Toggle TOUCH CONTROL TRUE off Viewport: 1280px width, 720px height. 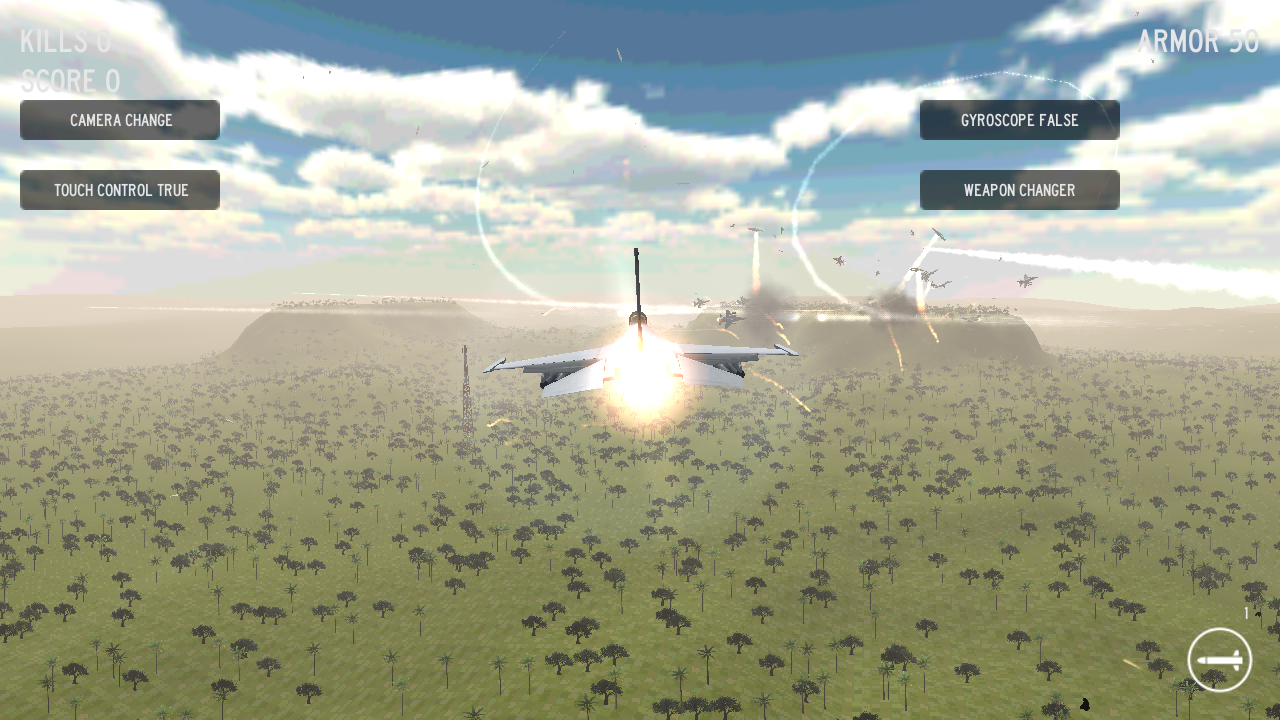coord(120,190)
